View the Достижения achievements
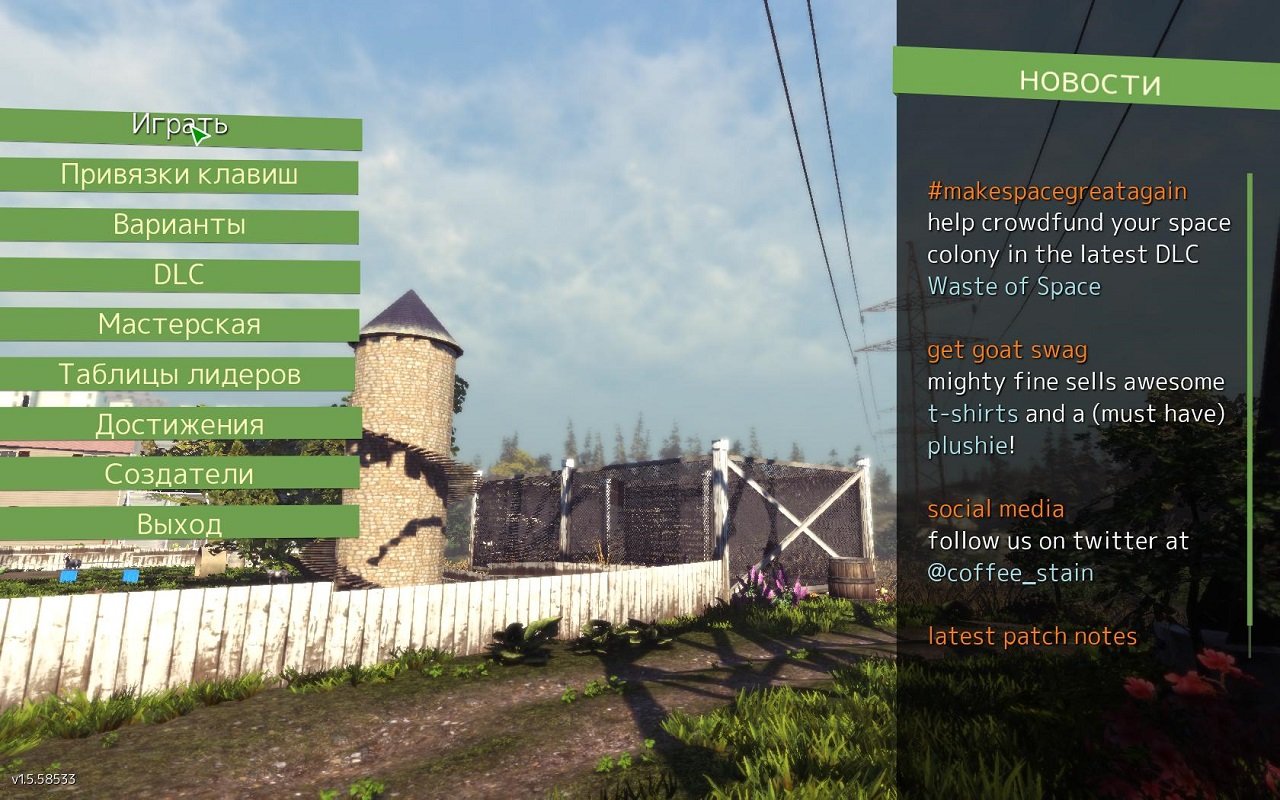Image resolution: width=1280 pixels, height=800 pixels. point(180,424)
